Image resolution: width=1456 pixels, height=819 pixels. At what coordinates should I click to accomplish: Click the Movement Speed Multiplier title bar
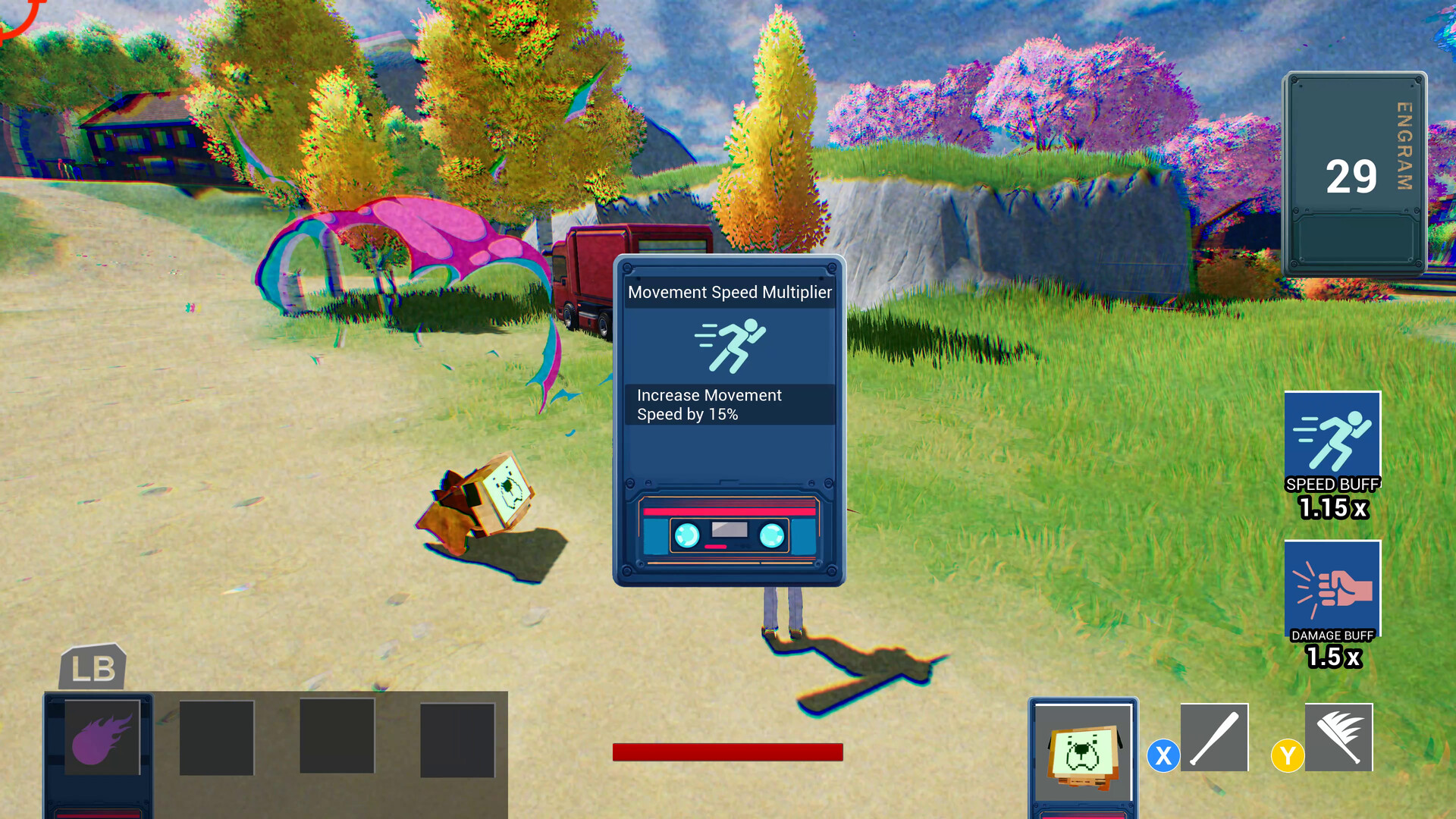click(x=730, y=292)
